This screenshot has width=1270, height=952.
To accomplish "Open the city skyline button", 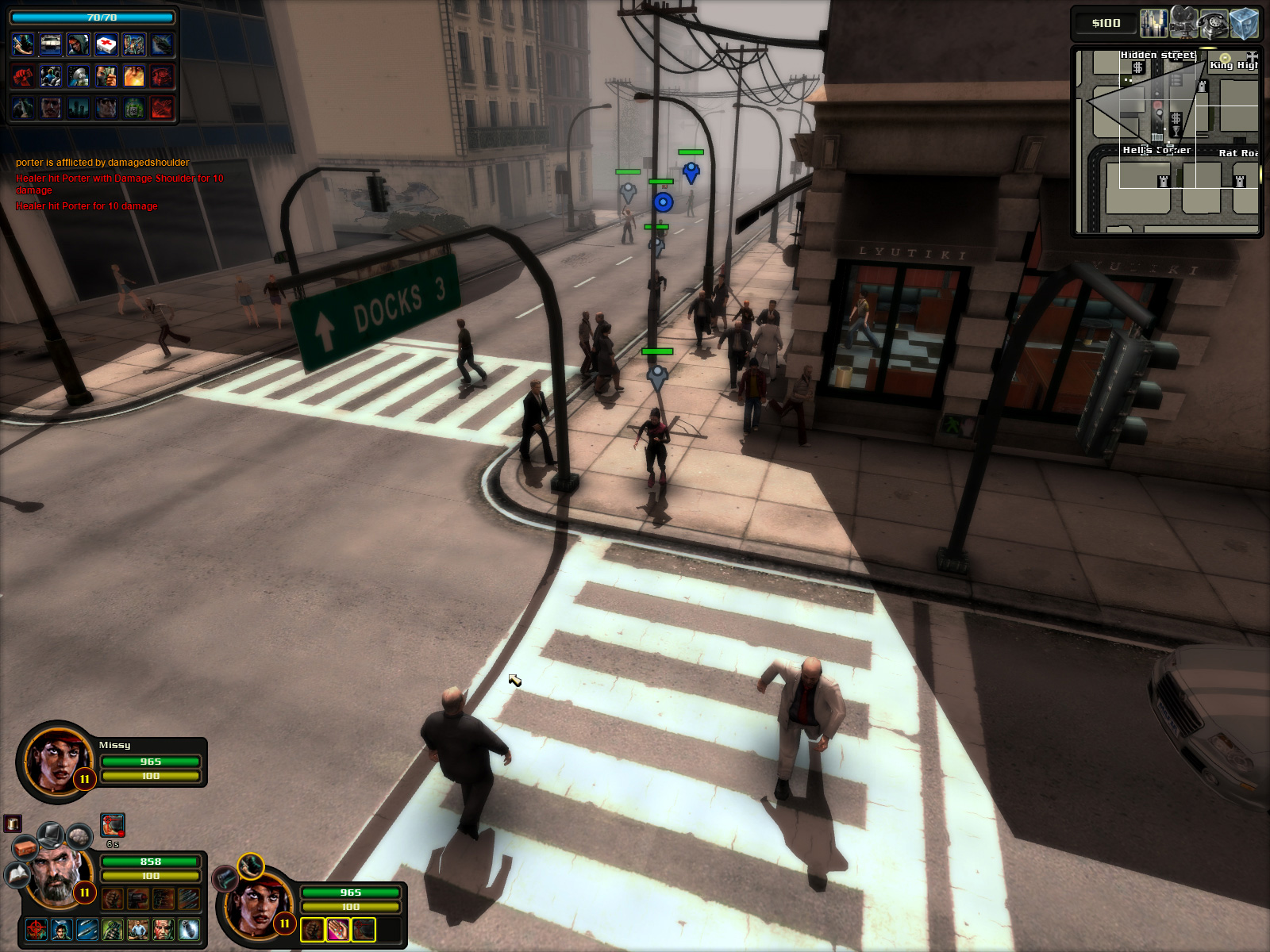I will coord(1153,24).
